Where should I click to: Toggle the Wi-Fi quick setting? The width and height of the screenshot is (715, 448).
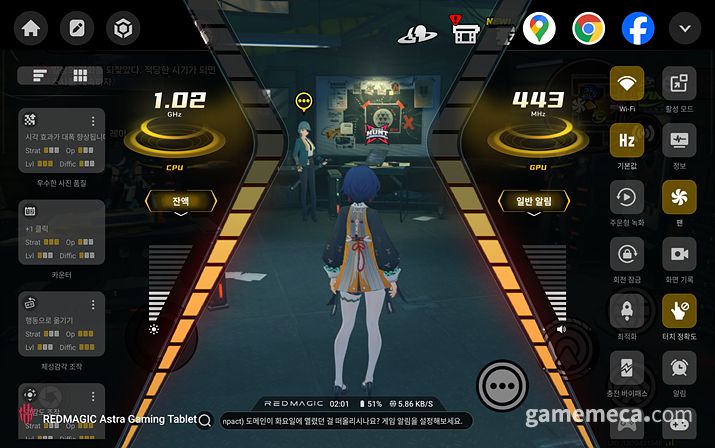tap(627, 83)
